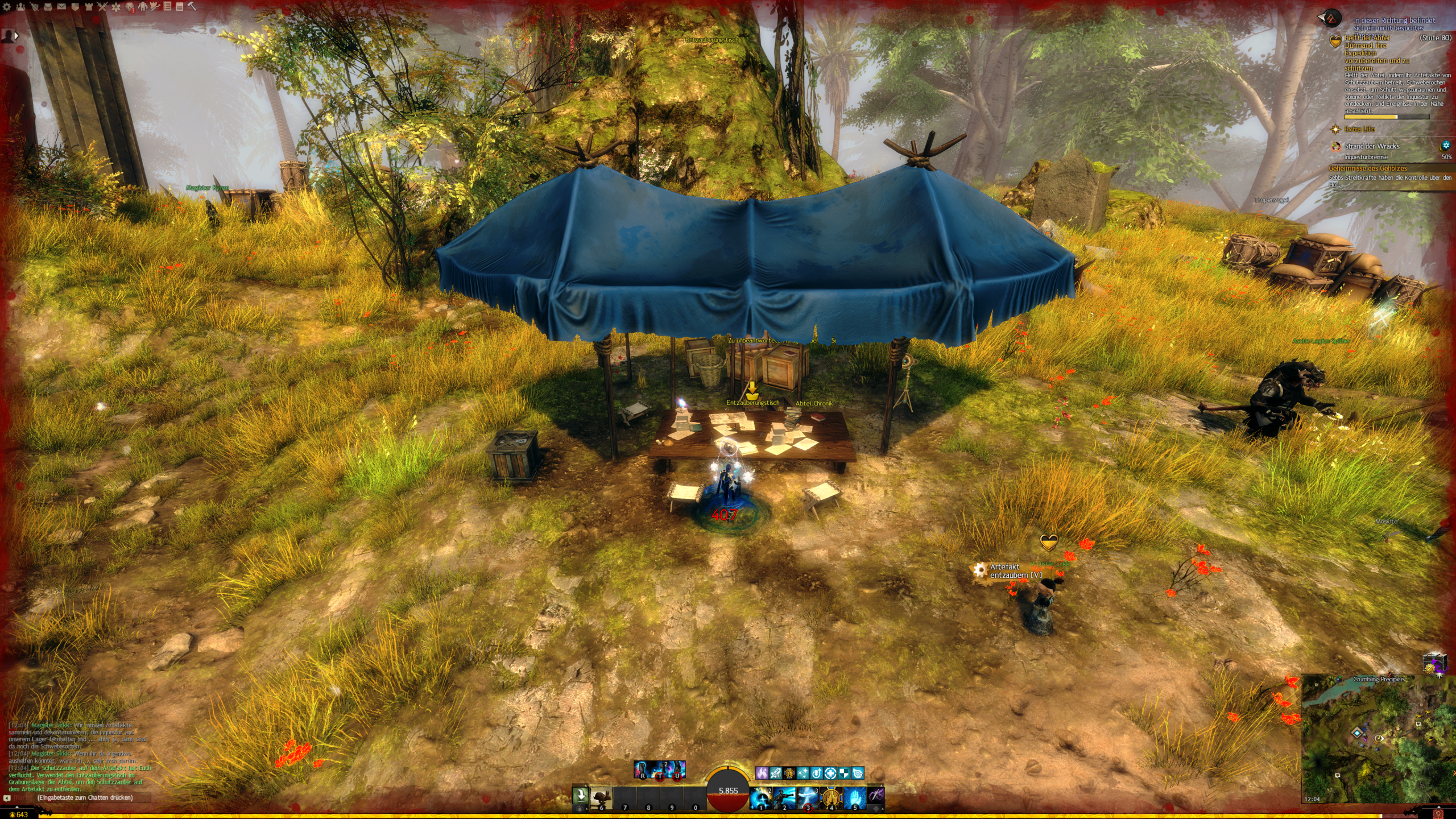Expand the party portrait arrow
Screen dimensions: 1456x819
click(16, 35)
